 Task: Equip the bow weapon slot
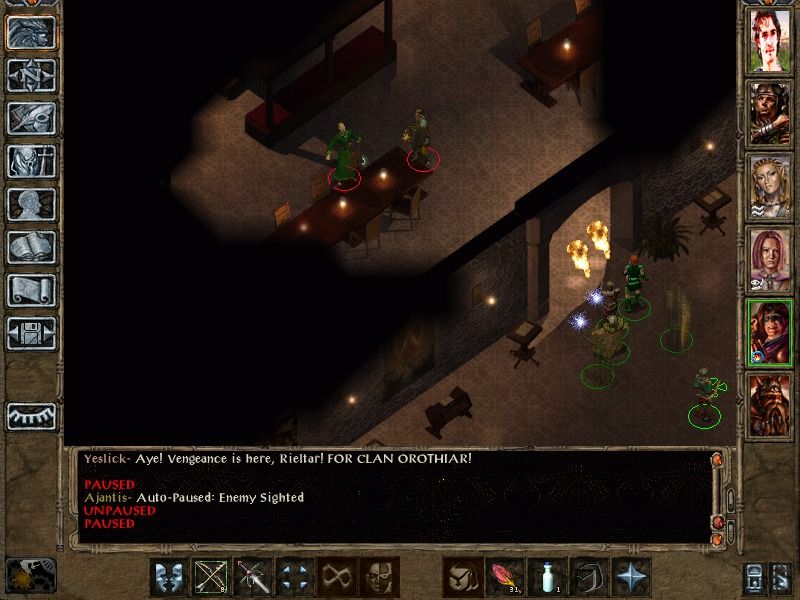pyautogui.click(x=211, y=576)
